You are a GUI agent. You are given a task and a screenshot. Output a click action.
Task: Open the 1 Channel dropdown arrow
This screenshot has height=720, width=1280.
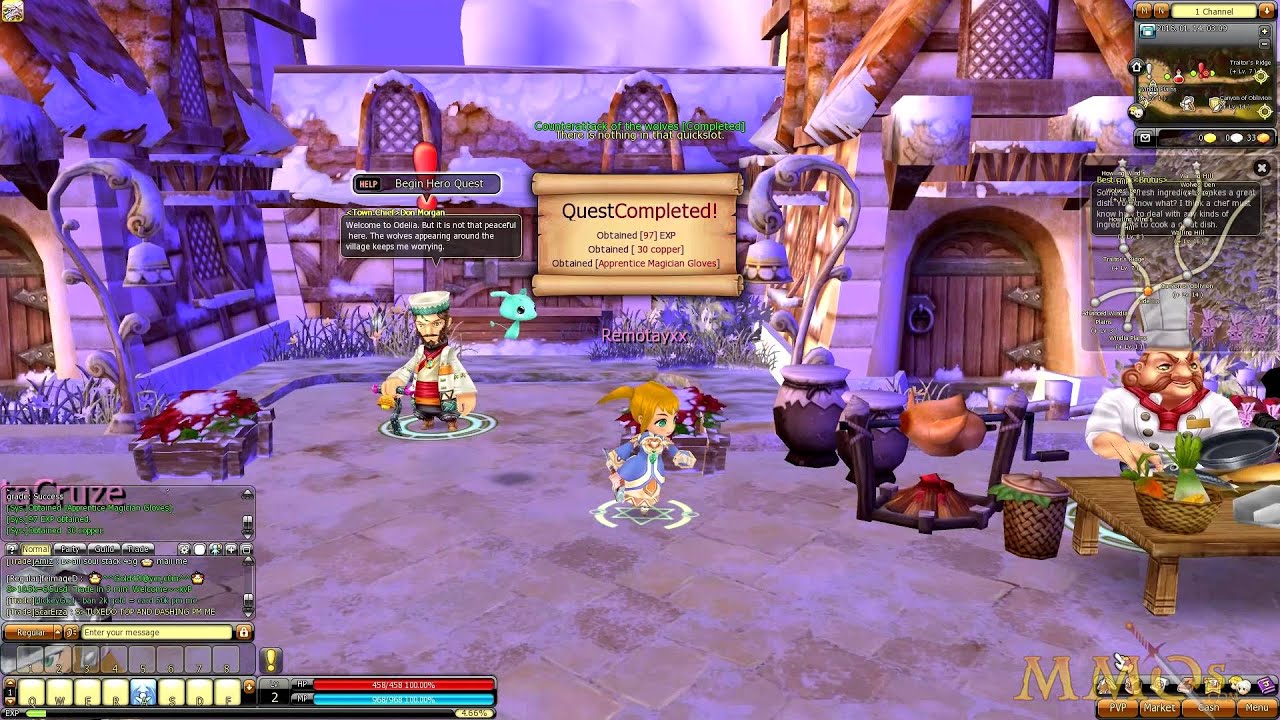[x=1266, y=11]
